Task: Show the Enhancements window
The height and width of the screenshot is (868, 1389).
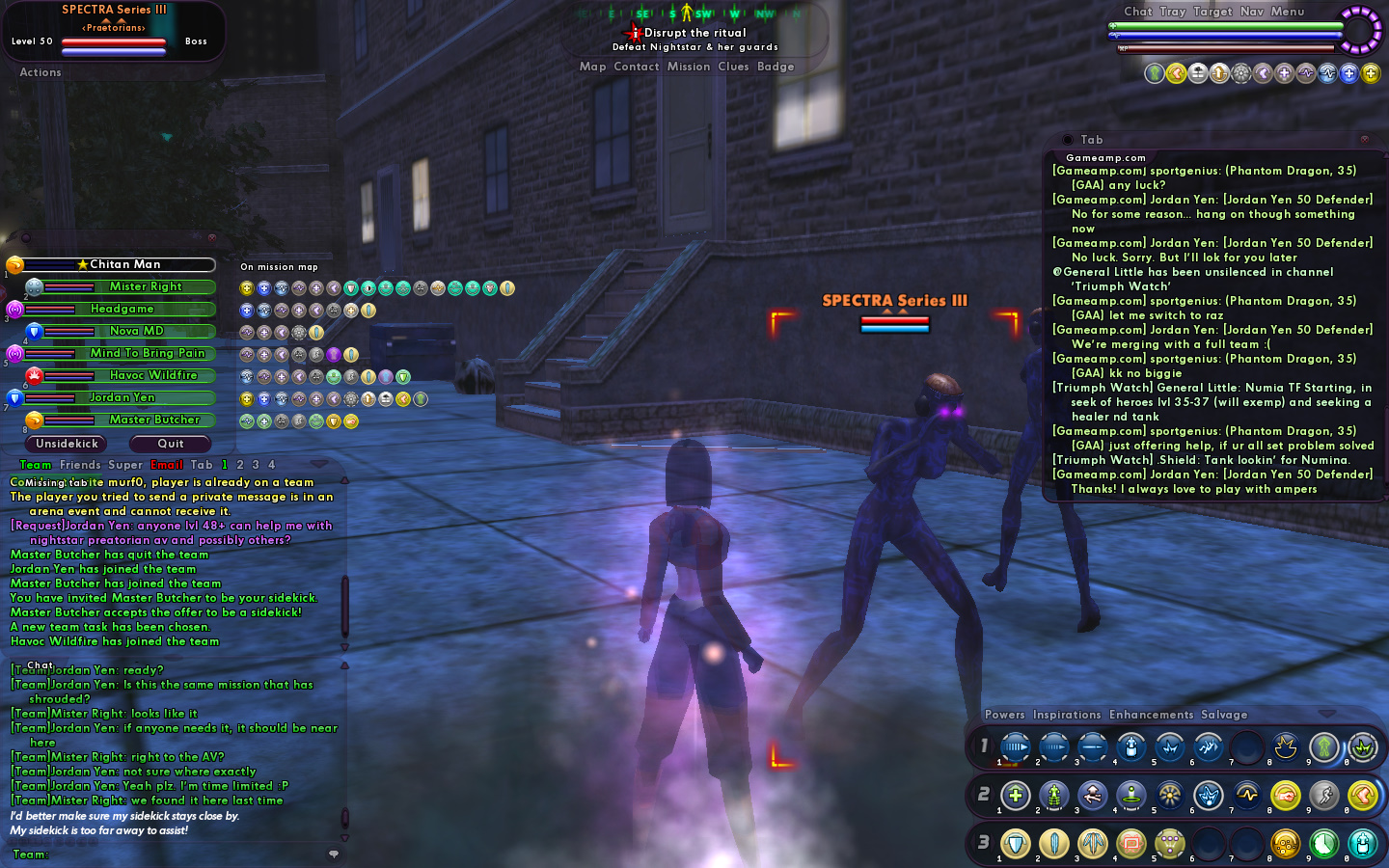Action: coord(1151,715)
